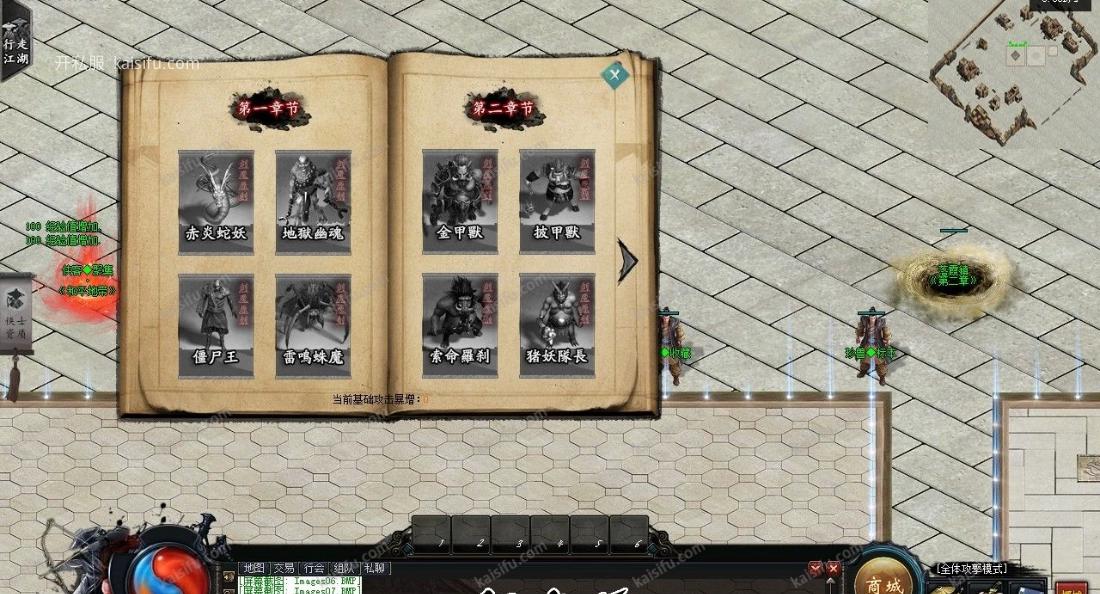This screenshot has width=1100, height=594.
Task: Choose the 僵尸王 monster card
Action: (216, 326)
